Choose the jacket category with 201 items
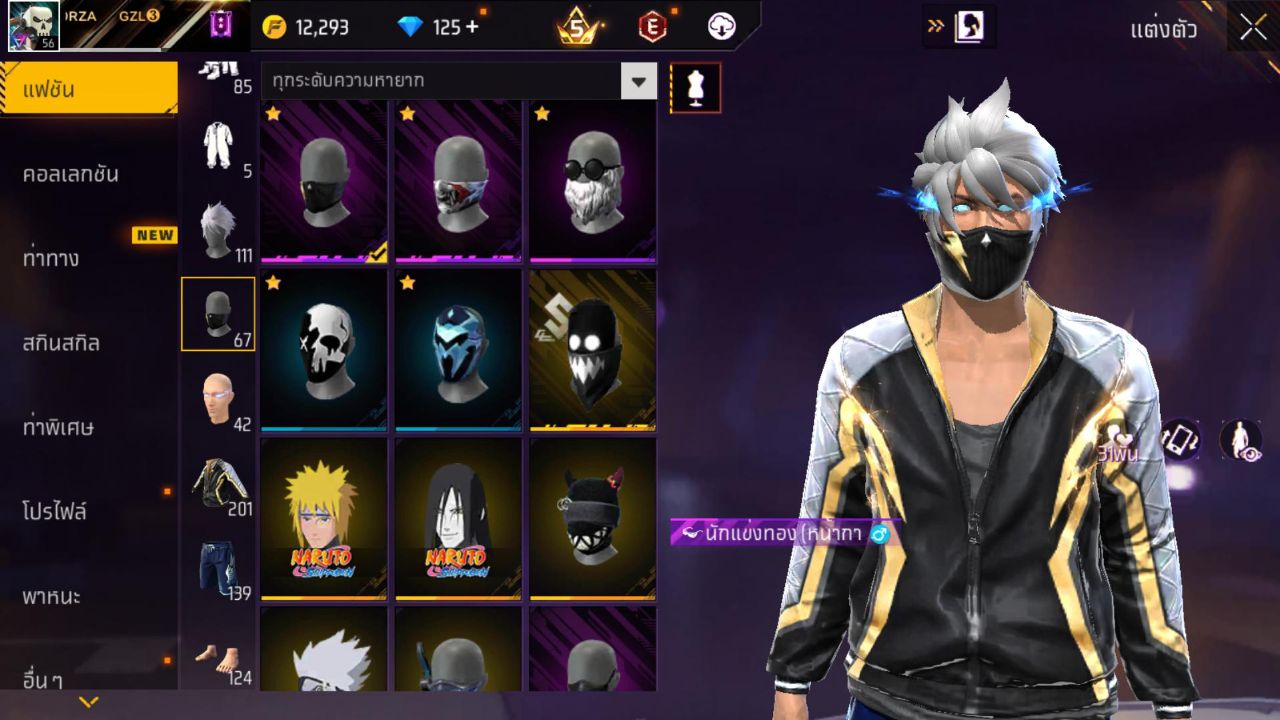 (x=218, y=486)
